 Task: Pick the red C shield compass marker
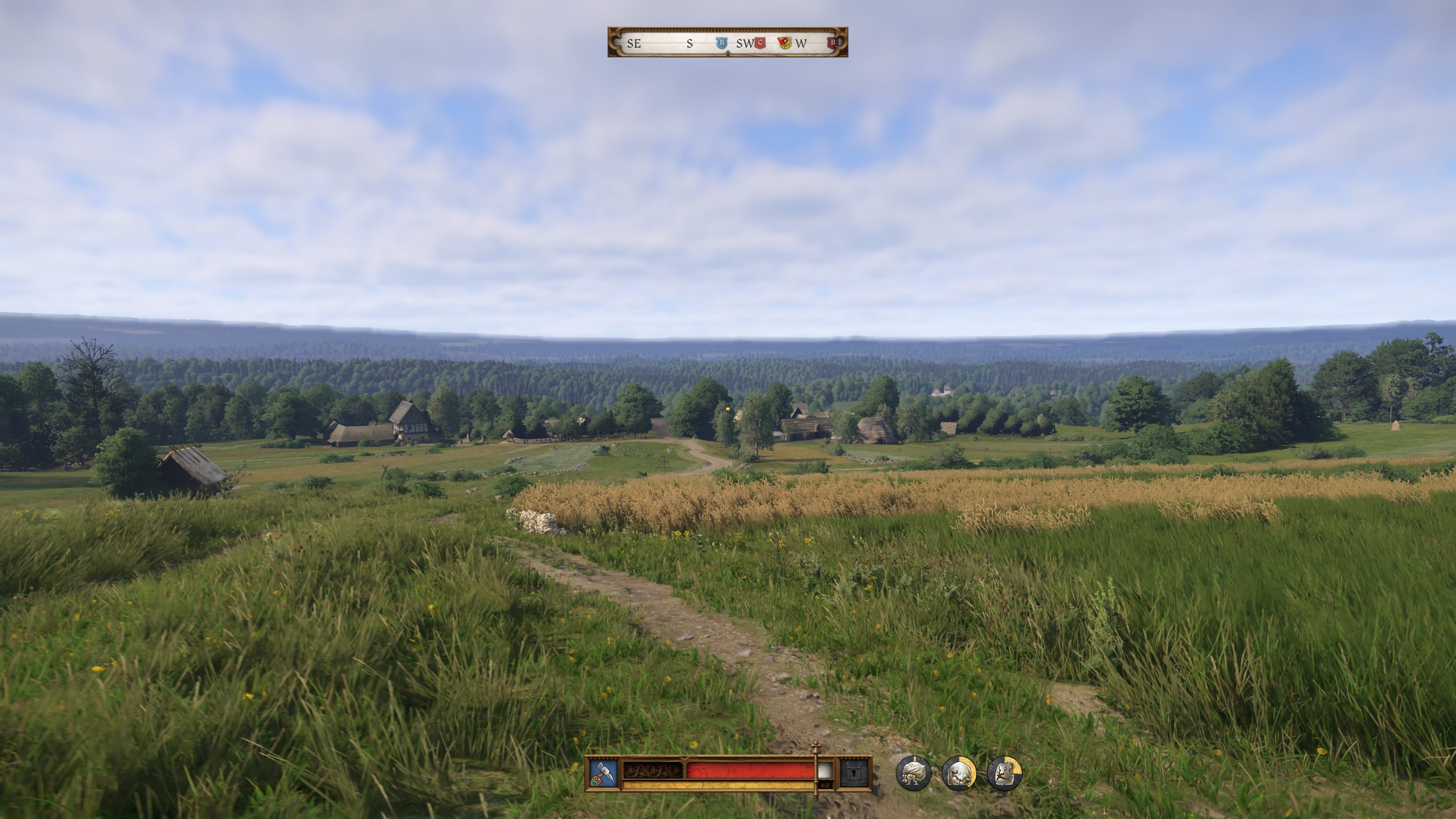pos(760,43)
